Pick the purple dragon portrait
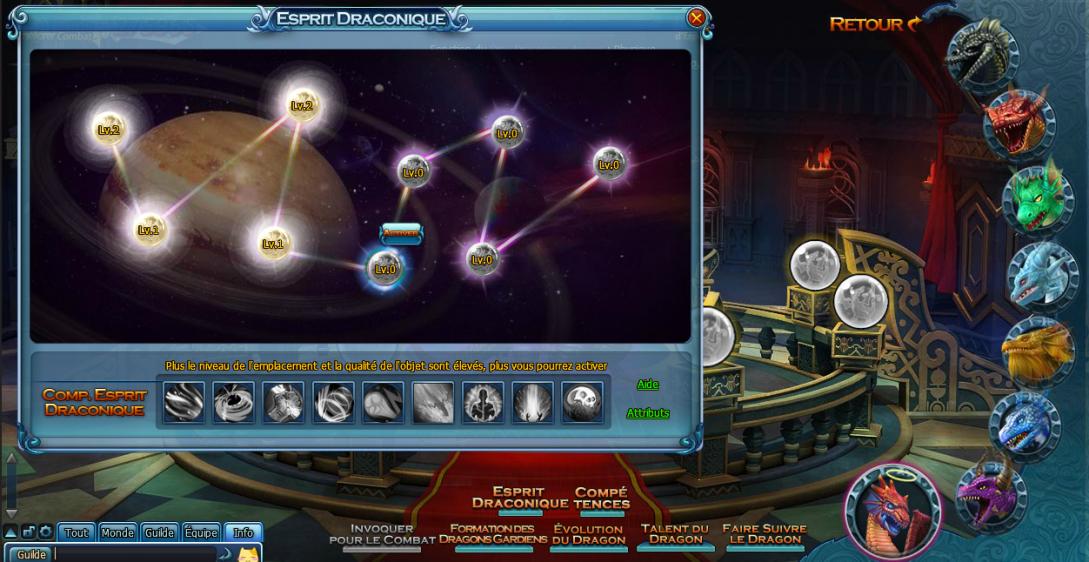 (x=989, y=494)
